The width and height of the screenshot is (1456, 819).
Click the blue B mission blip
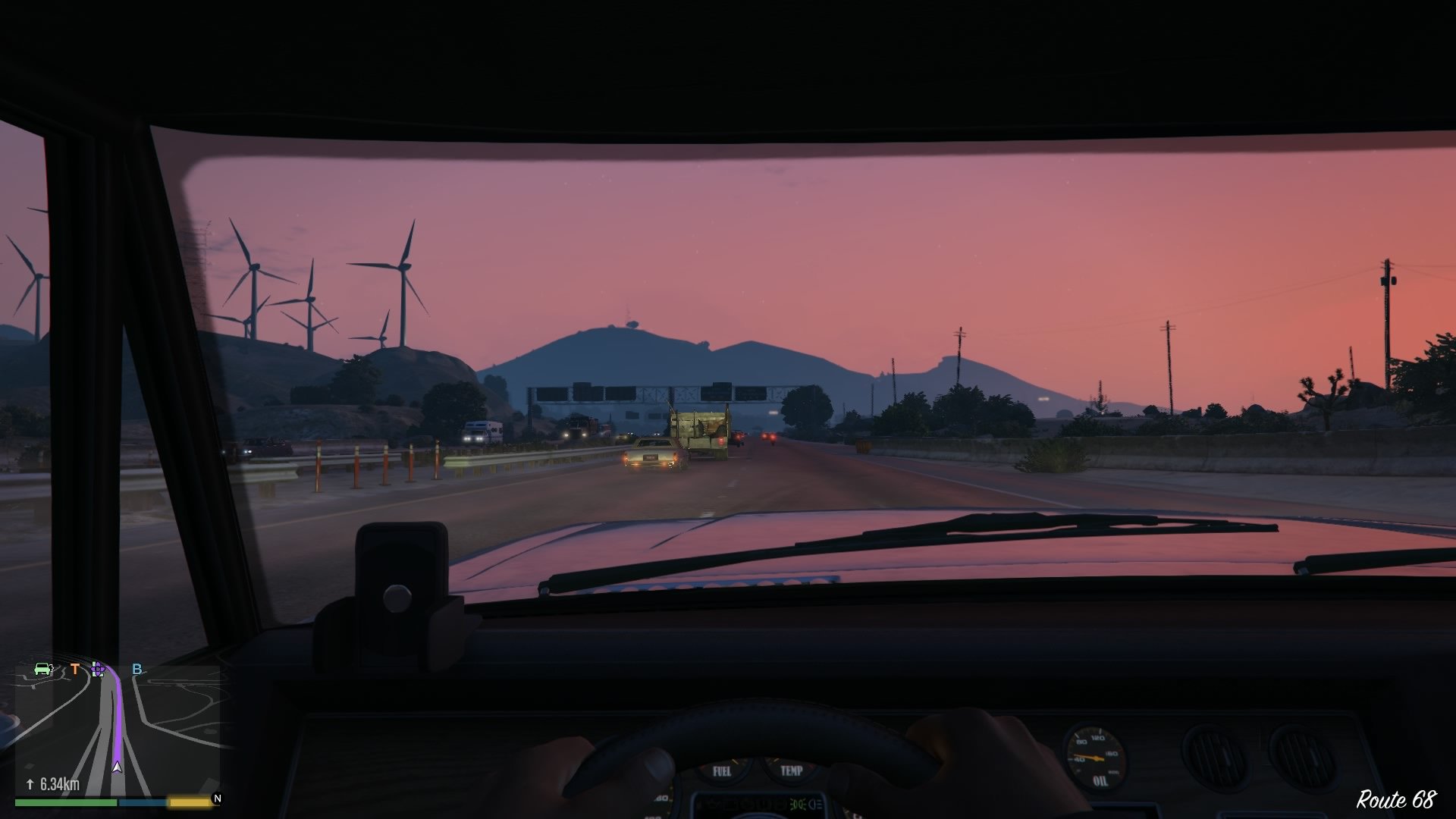[137, 669]
